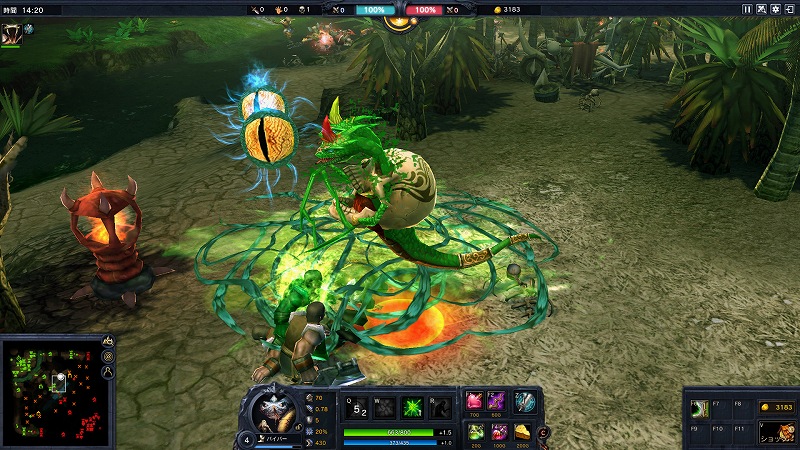This screenshot has height=450, width=800.
Task: Toggle the top round button beside the minimap
Action: [x=108, y=343]
